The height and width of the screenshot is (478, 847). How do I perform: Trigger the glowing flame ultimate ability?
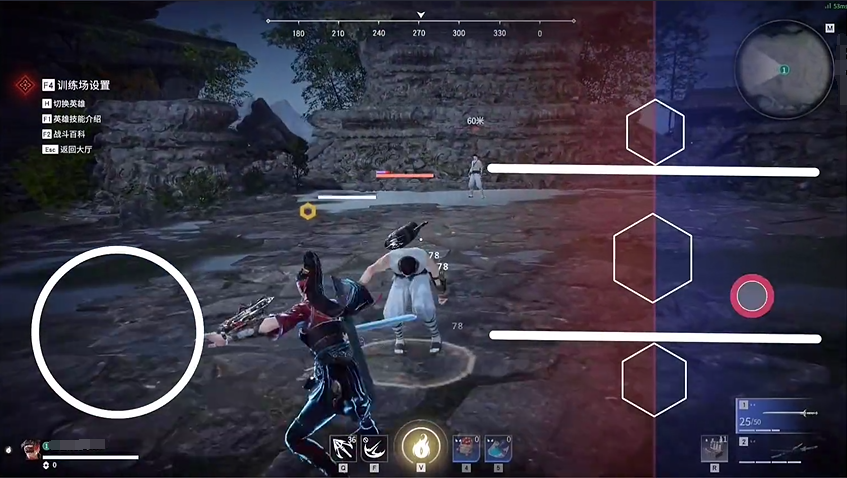[x=421, y=445]
